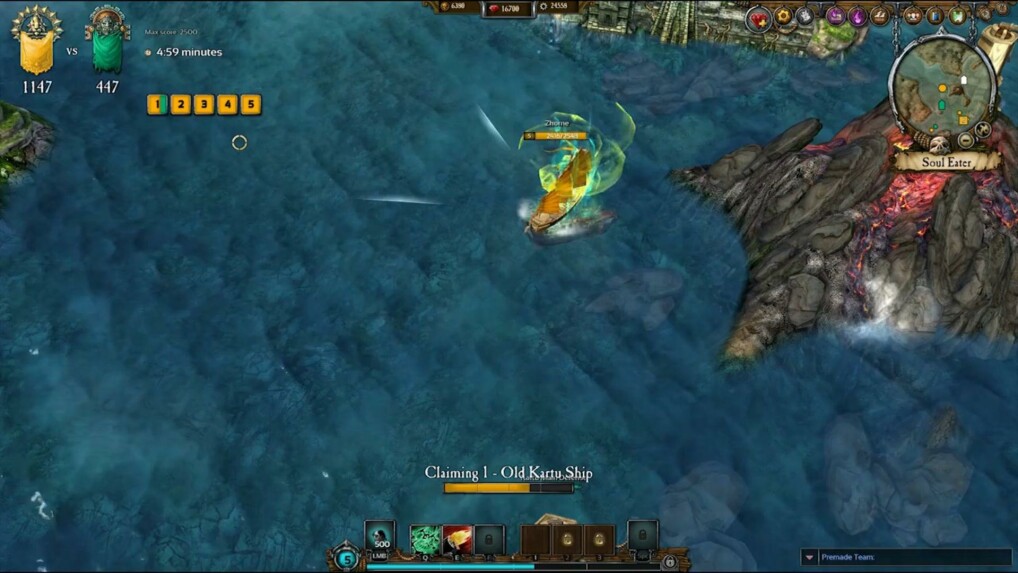Screen dimensions: 1018x573
Task: Open the group members icon
Action: click(912, 16)
